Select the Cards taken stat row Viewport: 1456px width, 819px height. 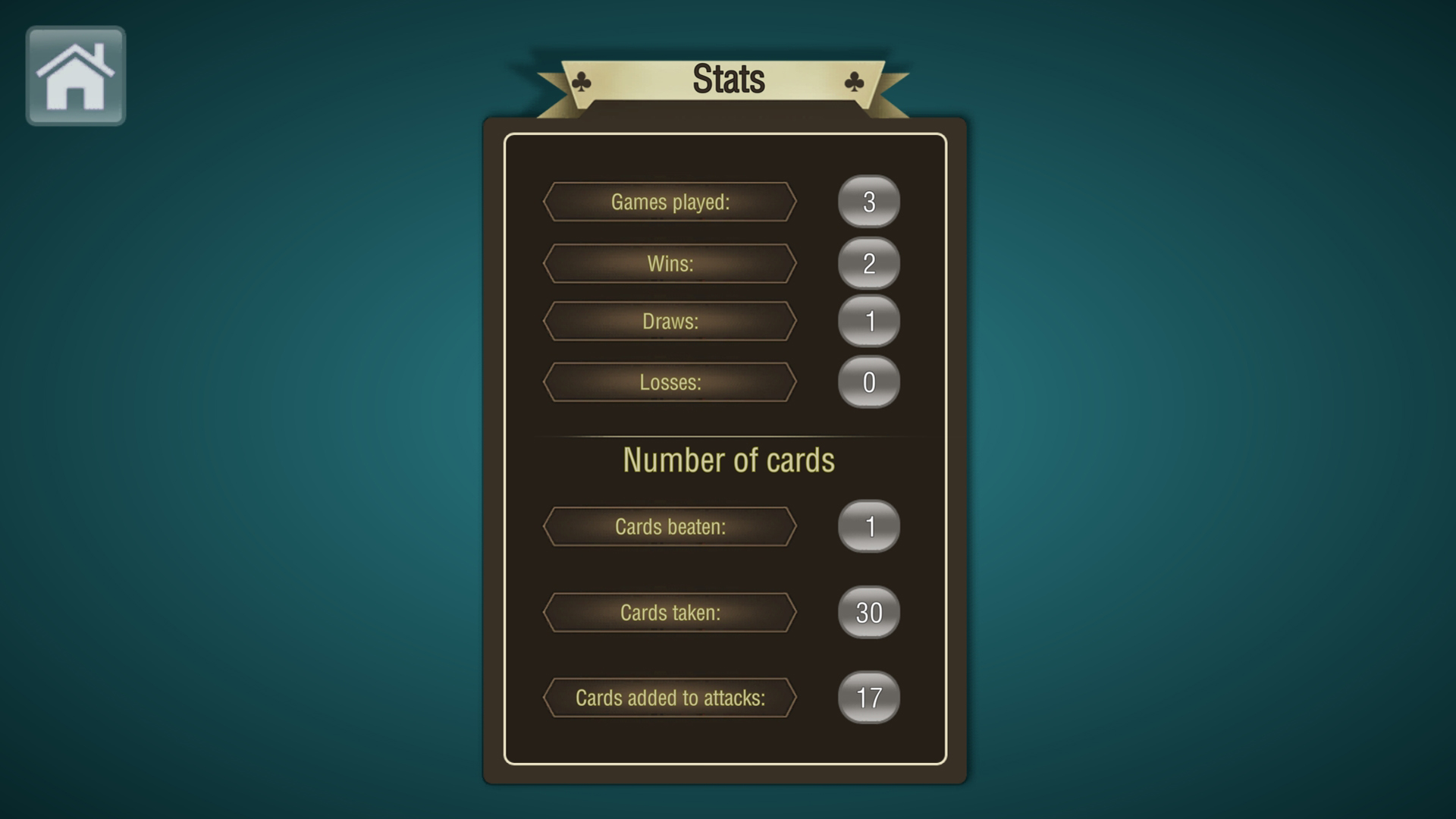coord(670,612)
